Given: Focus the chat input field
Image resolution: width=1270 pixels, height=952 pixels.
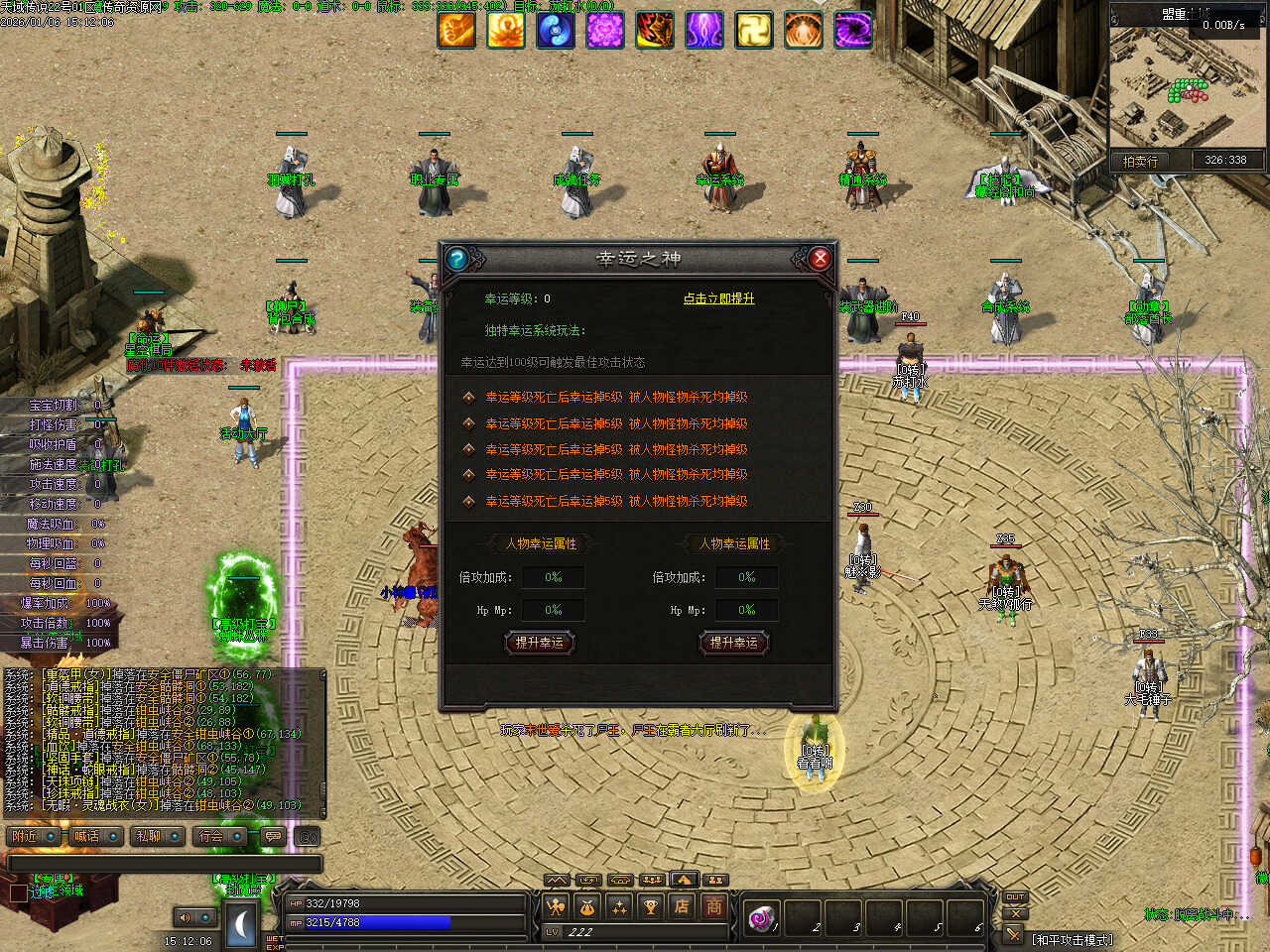Looking at the screenshot, I should 164,864.
